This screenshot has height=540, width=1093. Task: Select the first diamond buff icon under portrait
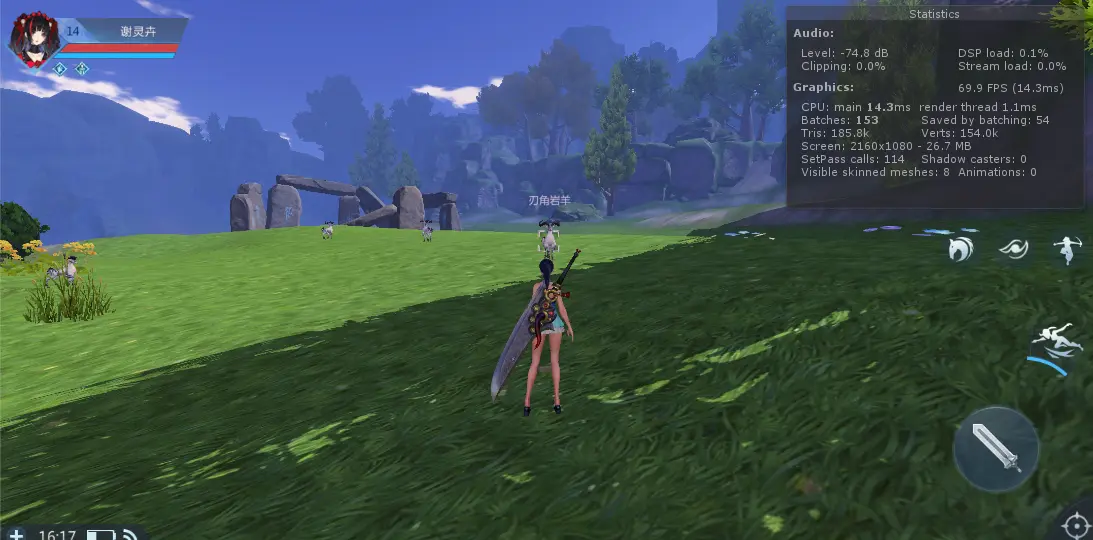click(60, 69)
